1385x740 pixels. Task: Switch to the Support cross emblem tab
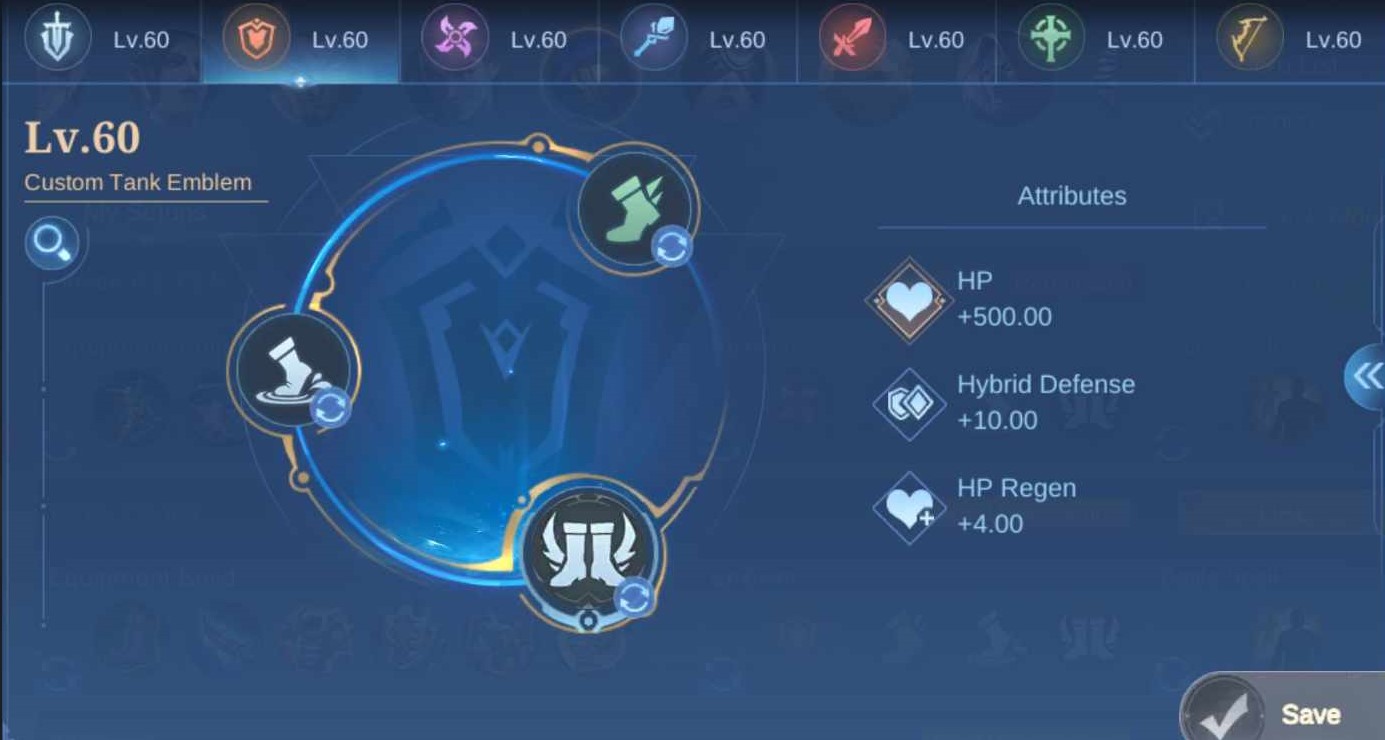[1050, 38]
